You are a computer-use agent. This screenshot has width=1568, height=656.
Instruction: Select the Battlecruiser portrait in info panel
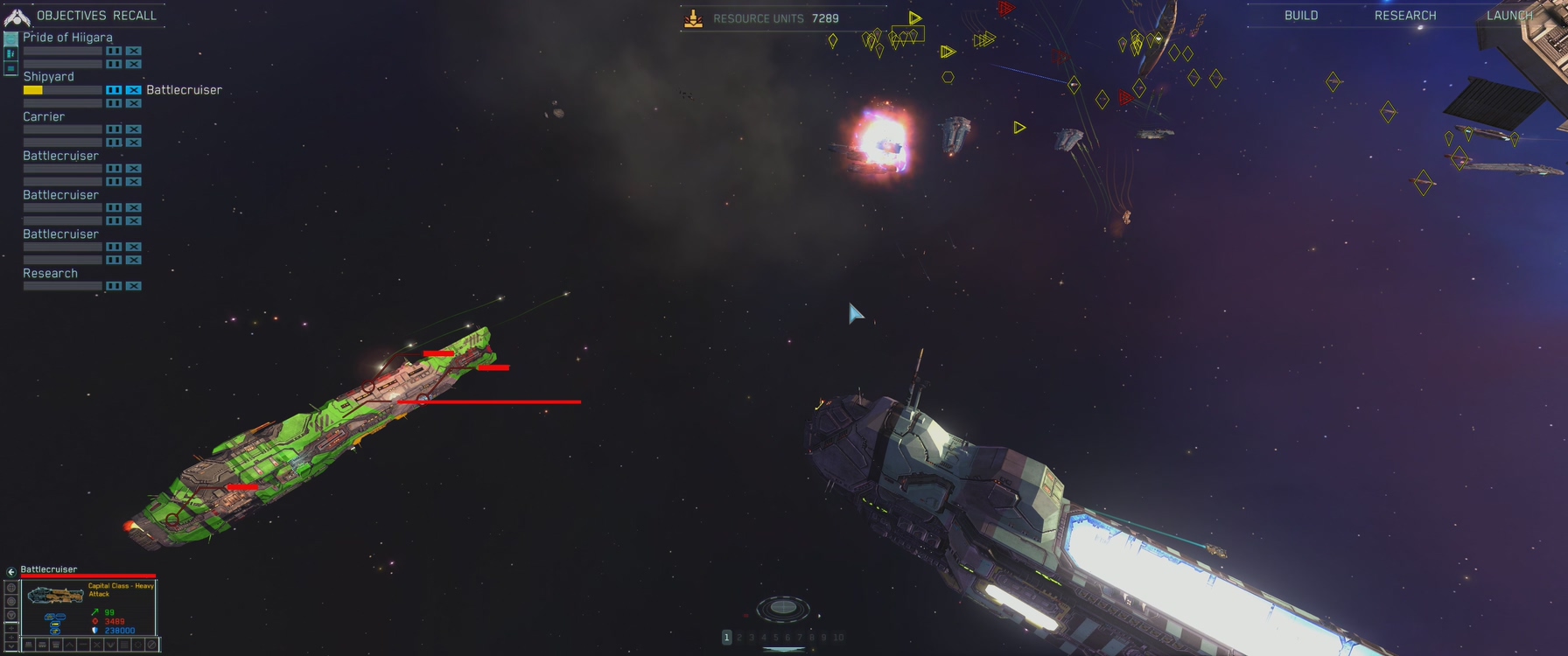(55, 596)
